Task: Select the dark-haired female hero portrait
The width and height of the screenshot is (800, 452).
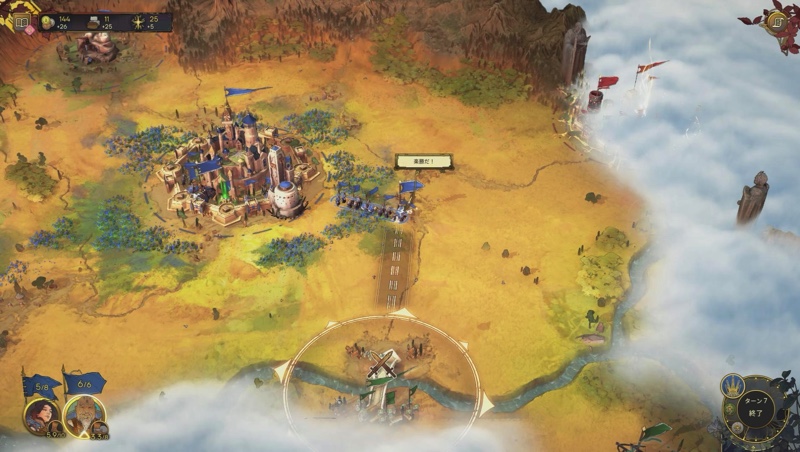Action: coord(41,414)
